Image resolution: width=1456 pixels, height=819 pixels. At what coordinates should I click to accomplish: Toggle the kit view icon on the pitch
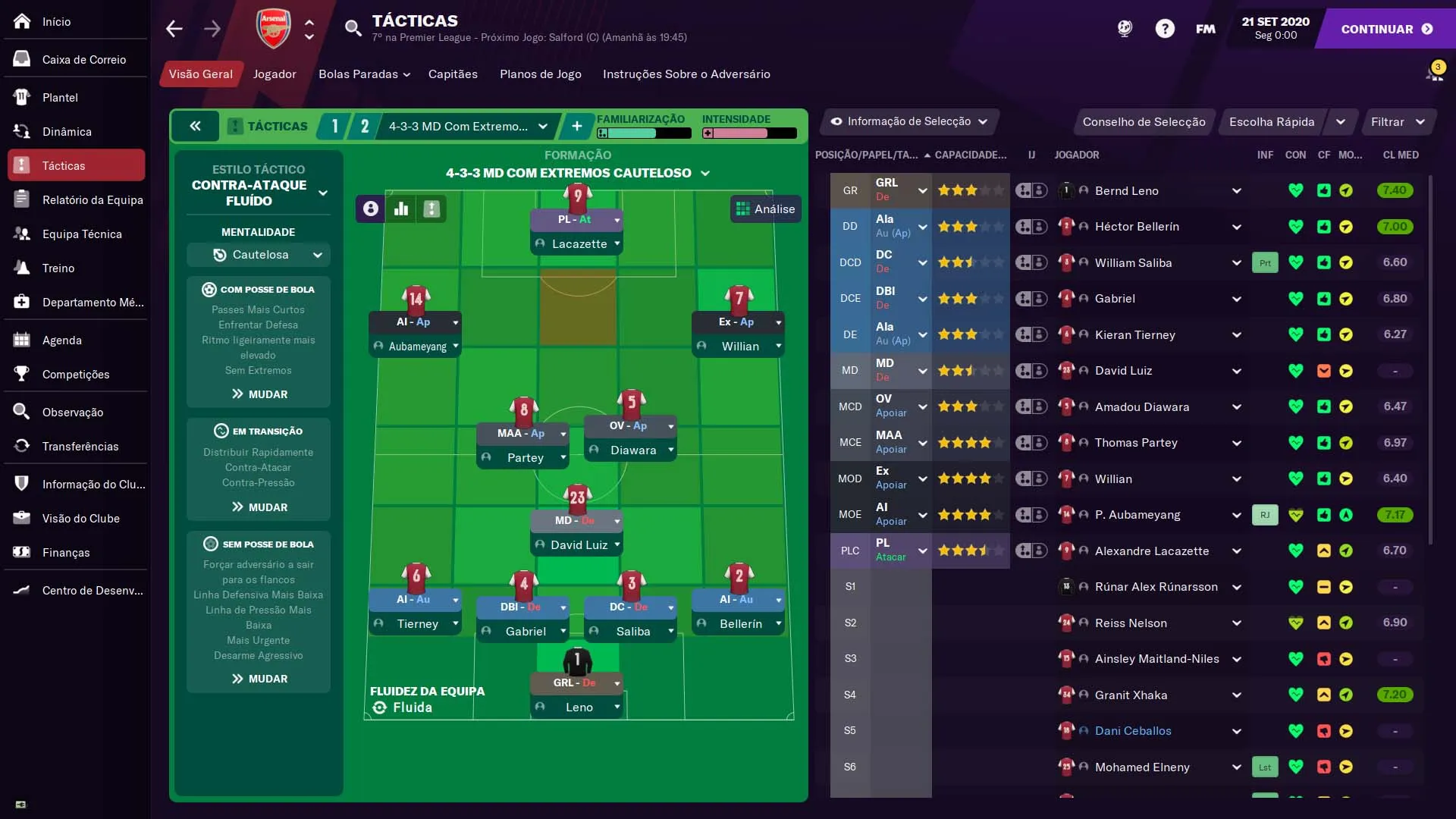431,209
